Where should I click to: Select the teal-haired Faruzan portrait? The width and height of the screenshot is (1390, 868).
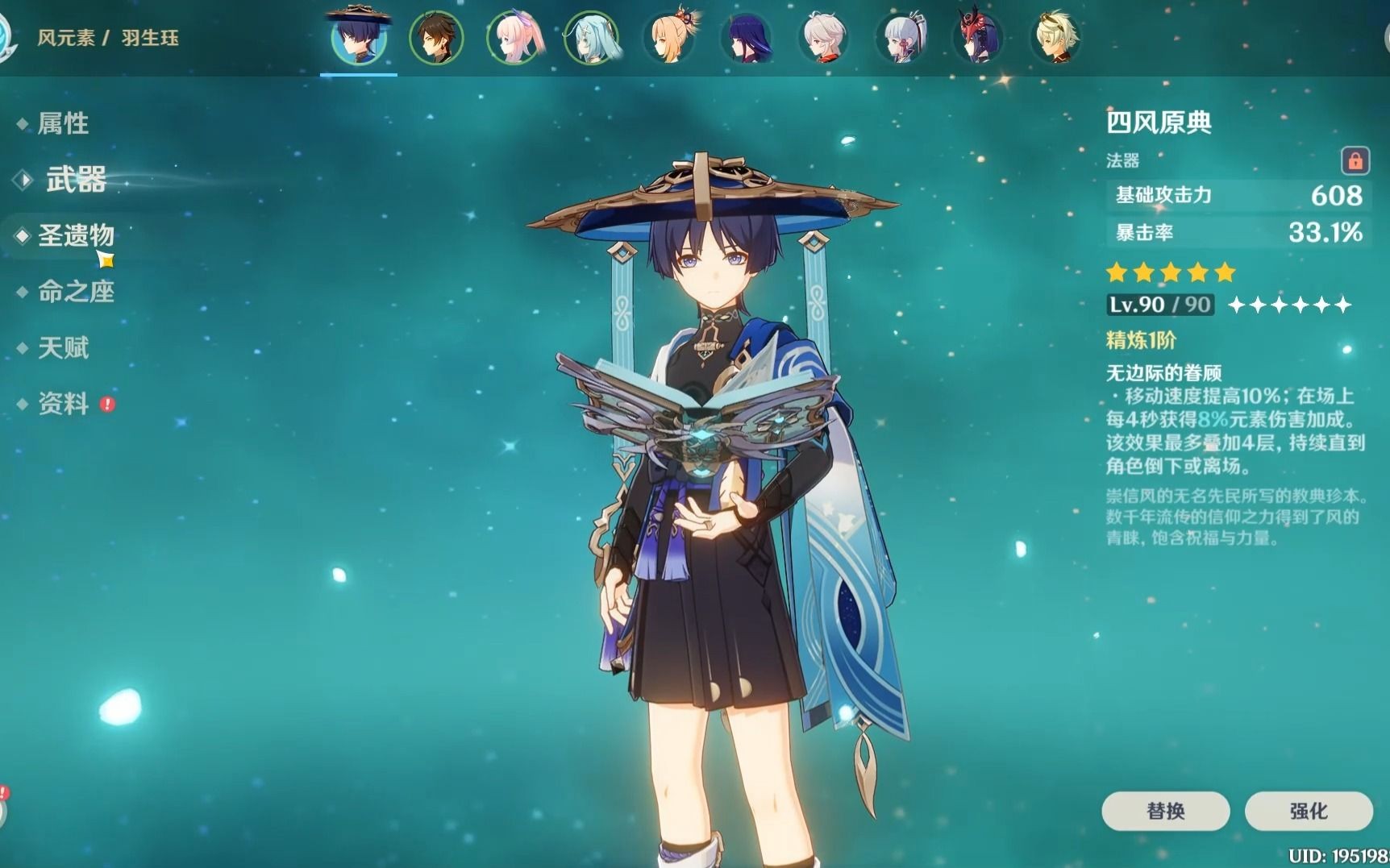pyautogui.click(x=592, y=37)
